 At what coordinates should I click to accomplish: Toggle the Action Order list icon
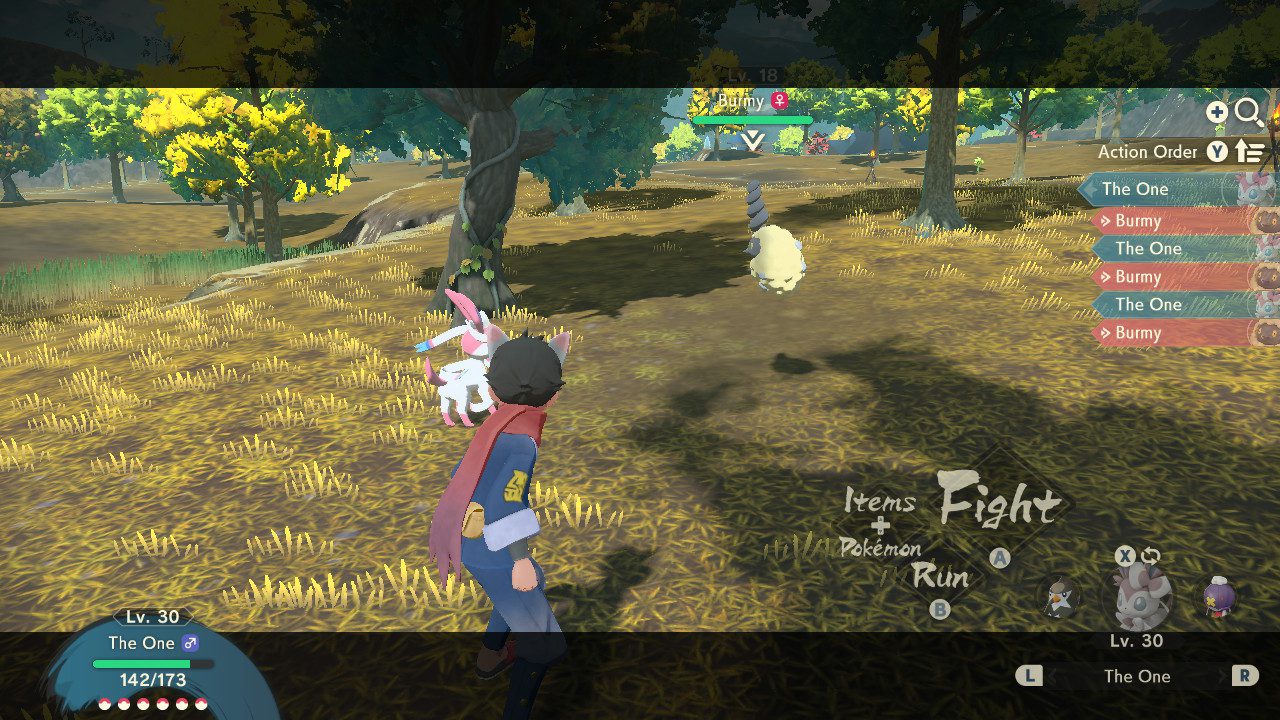(x=1251, y=152)
